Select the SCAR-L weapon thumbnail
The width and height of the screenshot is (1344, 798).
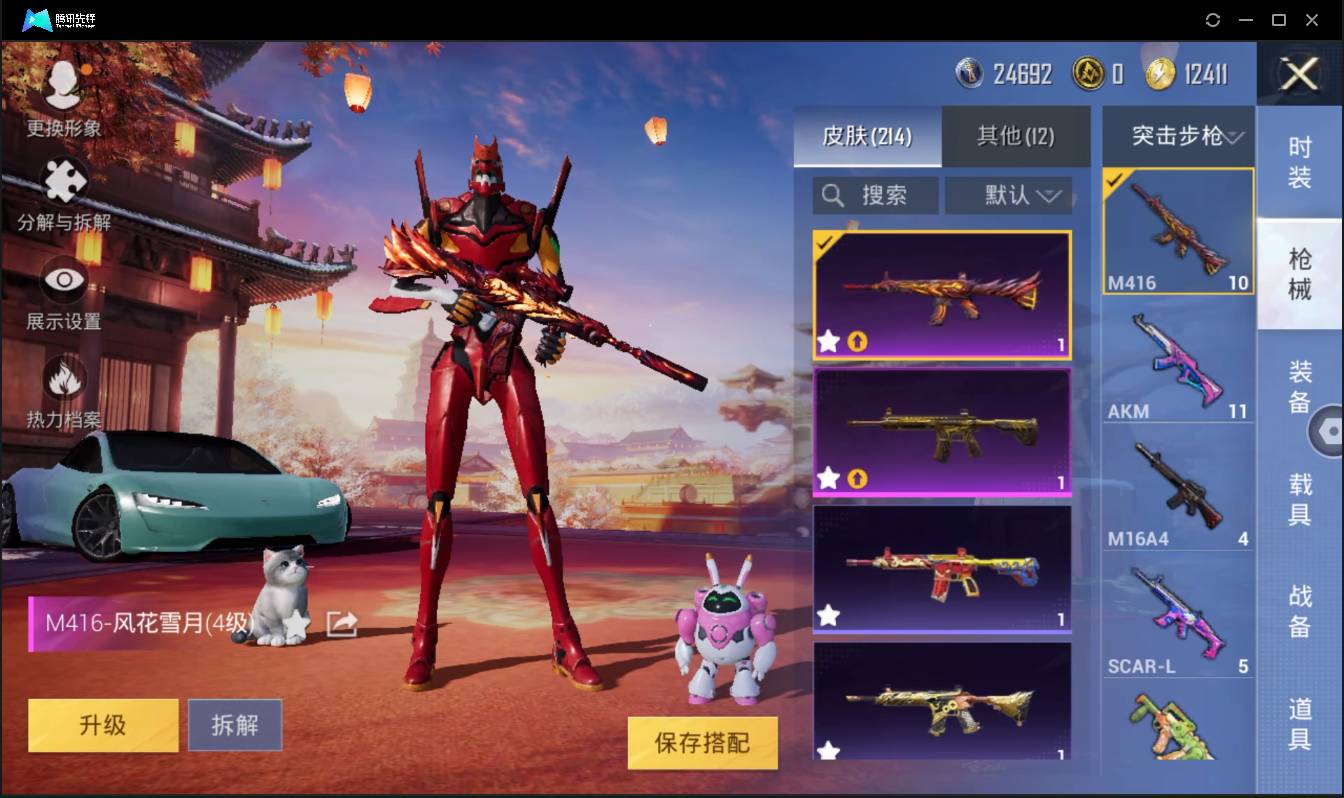pyautogui.click(x=1177, y=613)
